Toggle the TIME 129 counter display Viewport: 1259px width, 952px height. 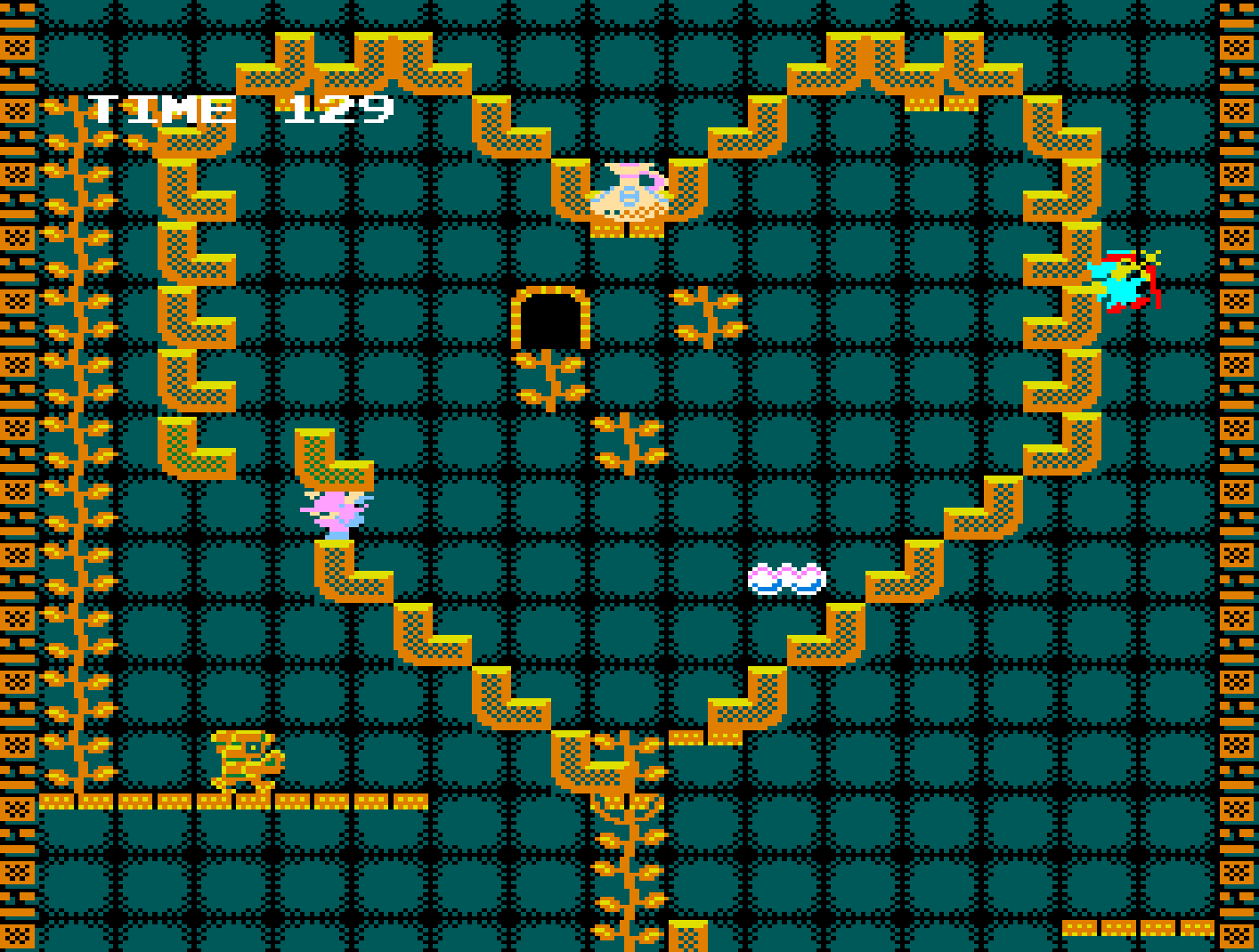(240, 108)
